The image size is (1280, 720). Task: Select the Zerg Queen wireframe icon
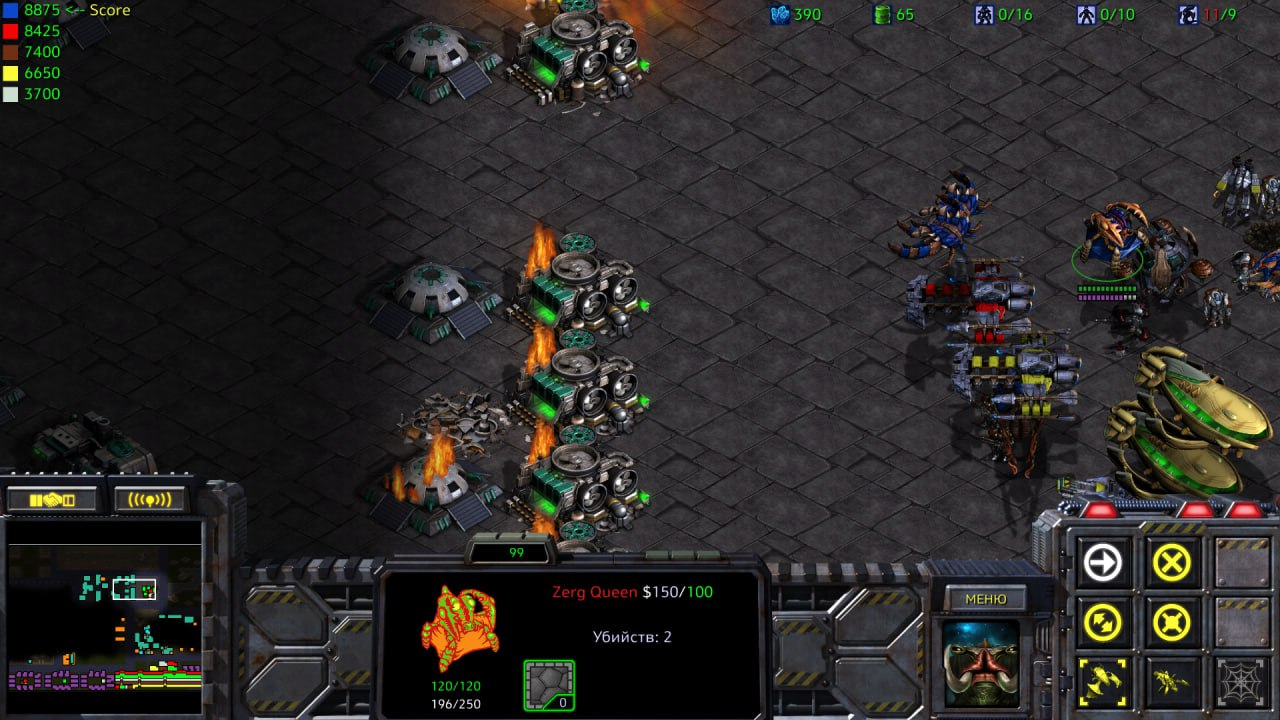click(459, 629)
